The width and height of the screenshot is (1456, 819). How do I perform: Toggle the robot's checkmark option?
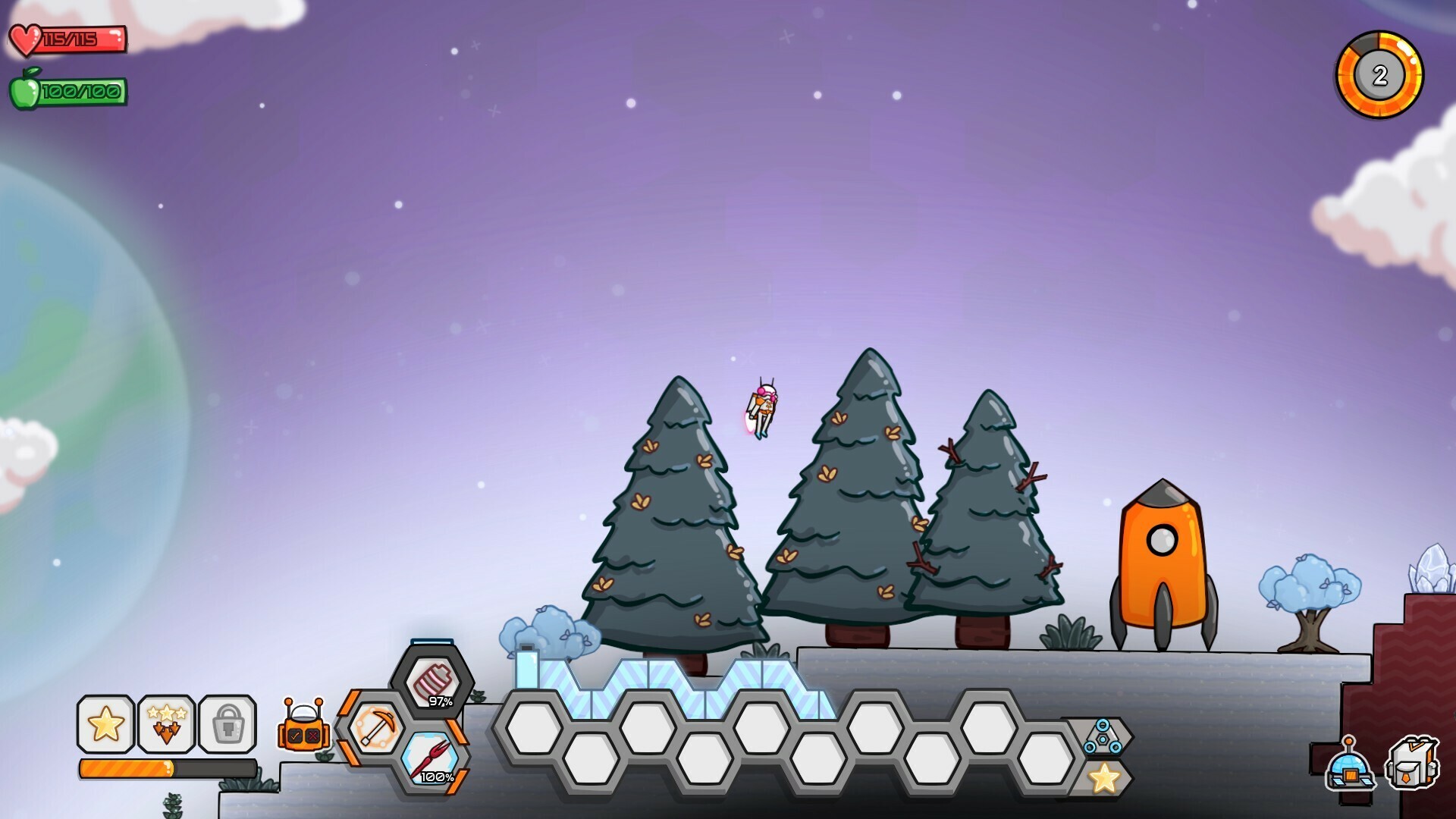pos(295,736)
